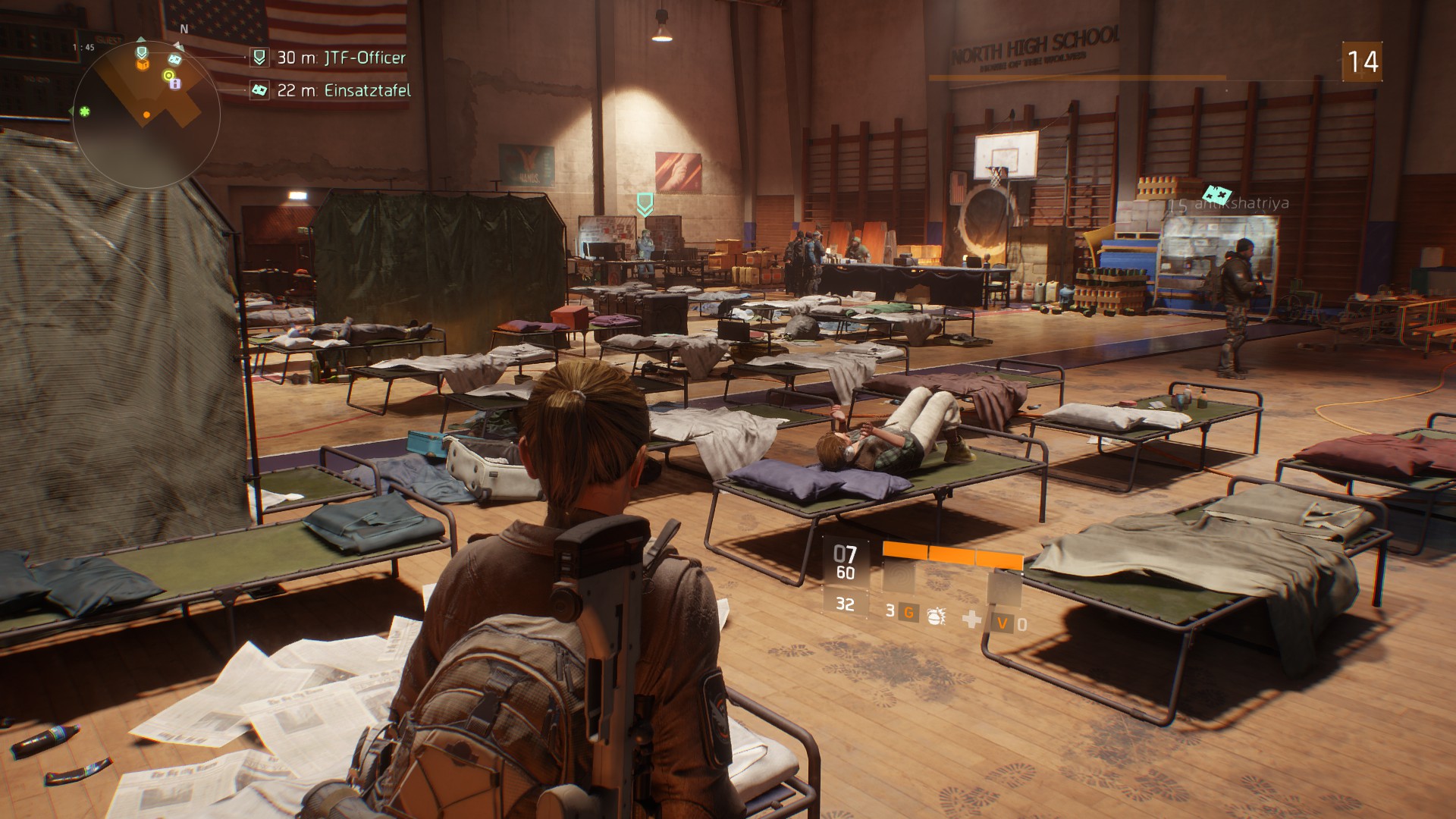Click the green star marker on the minimap

(x=85, y=111)
